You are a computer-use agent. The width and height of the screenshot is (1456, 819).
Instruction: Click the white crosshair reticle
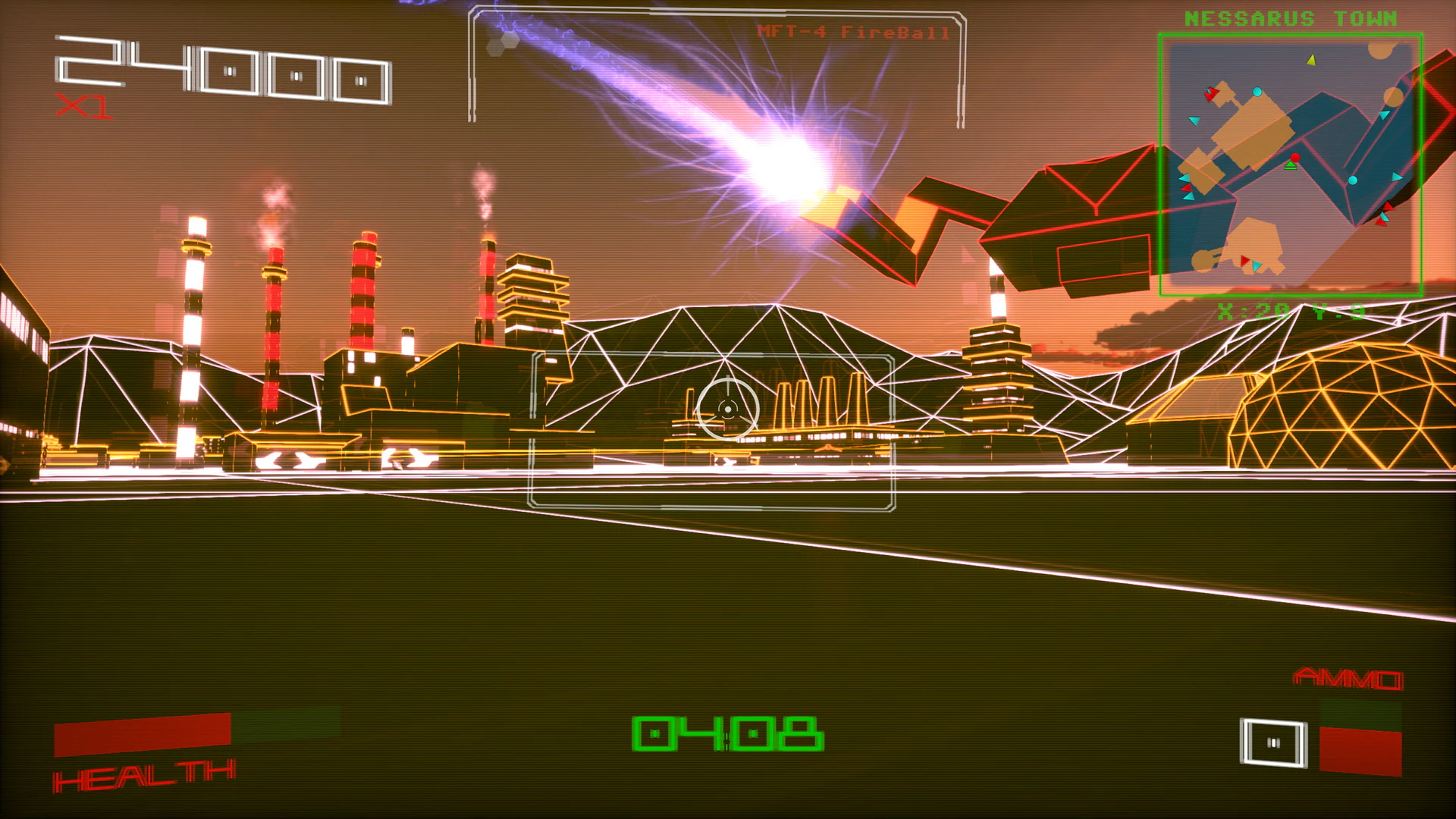tap(728, 409)
